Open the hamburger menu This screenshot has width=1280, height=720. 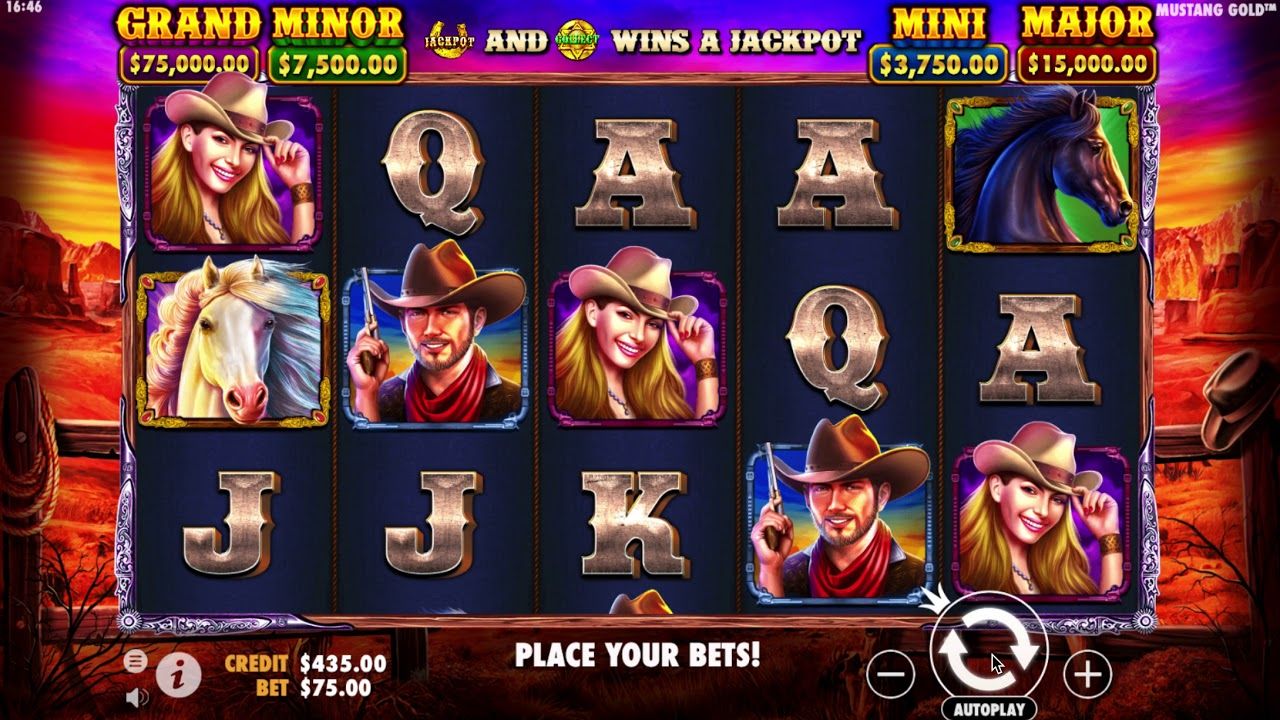(135, 661)
